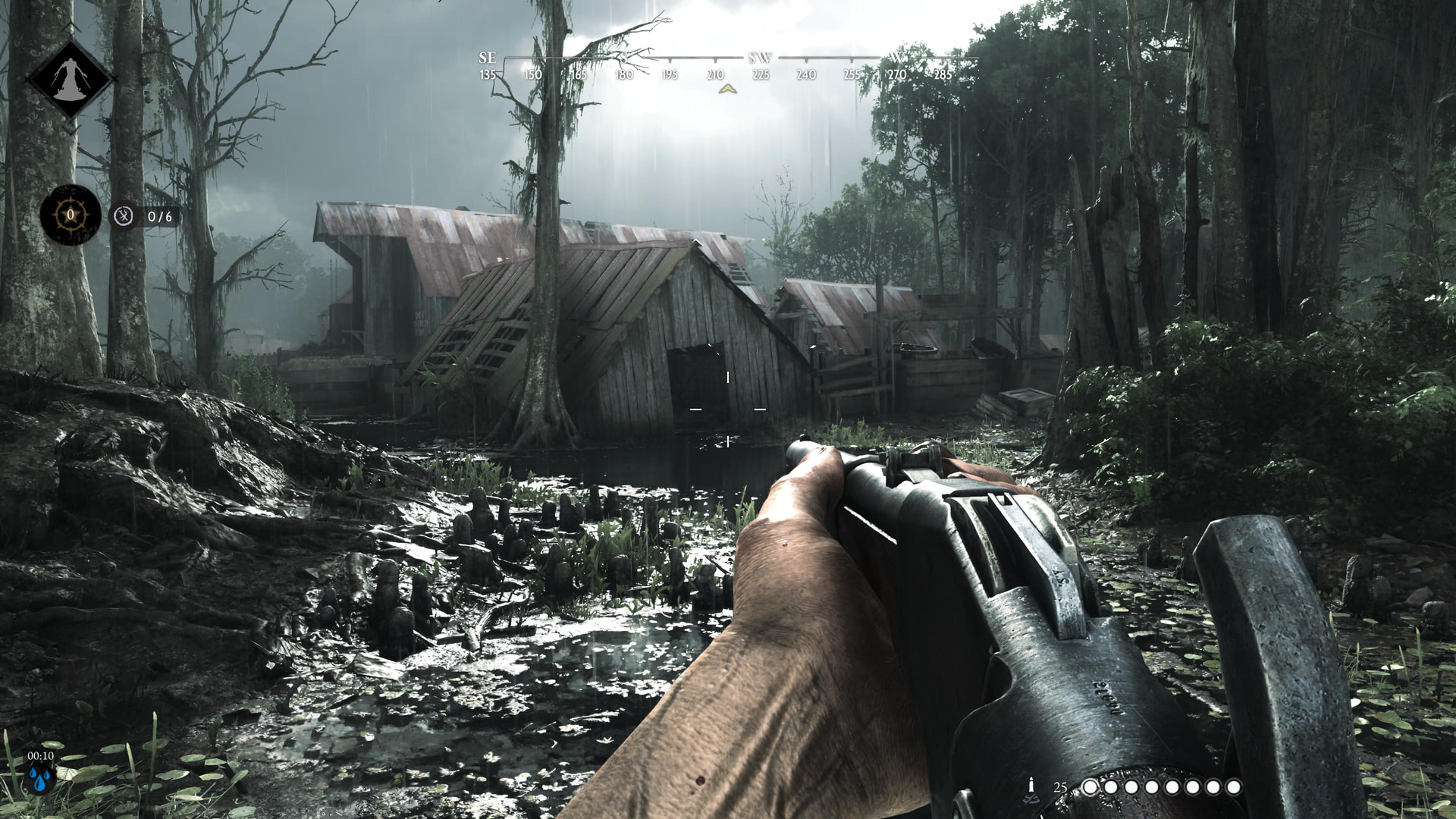Screen dimensions: 1456x819
Task: Select the round clue tracker emblem
Action: coord(71,215)
